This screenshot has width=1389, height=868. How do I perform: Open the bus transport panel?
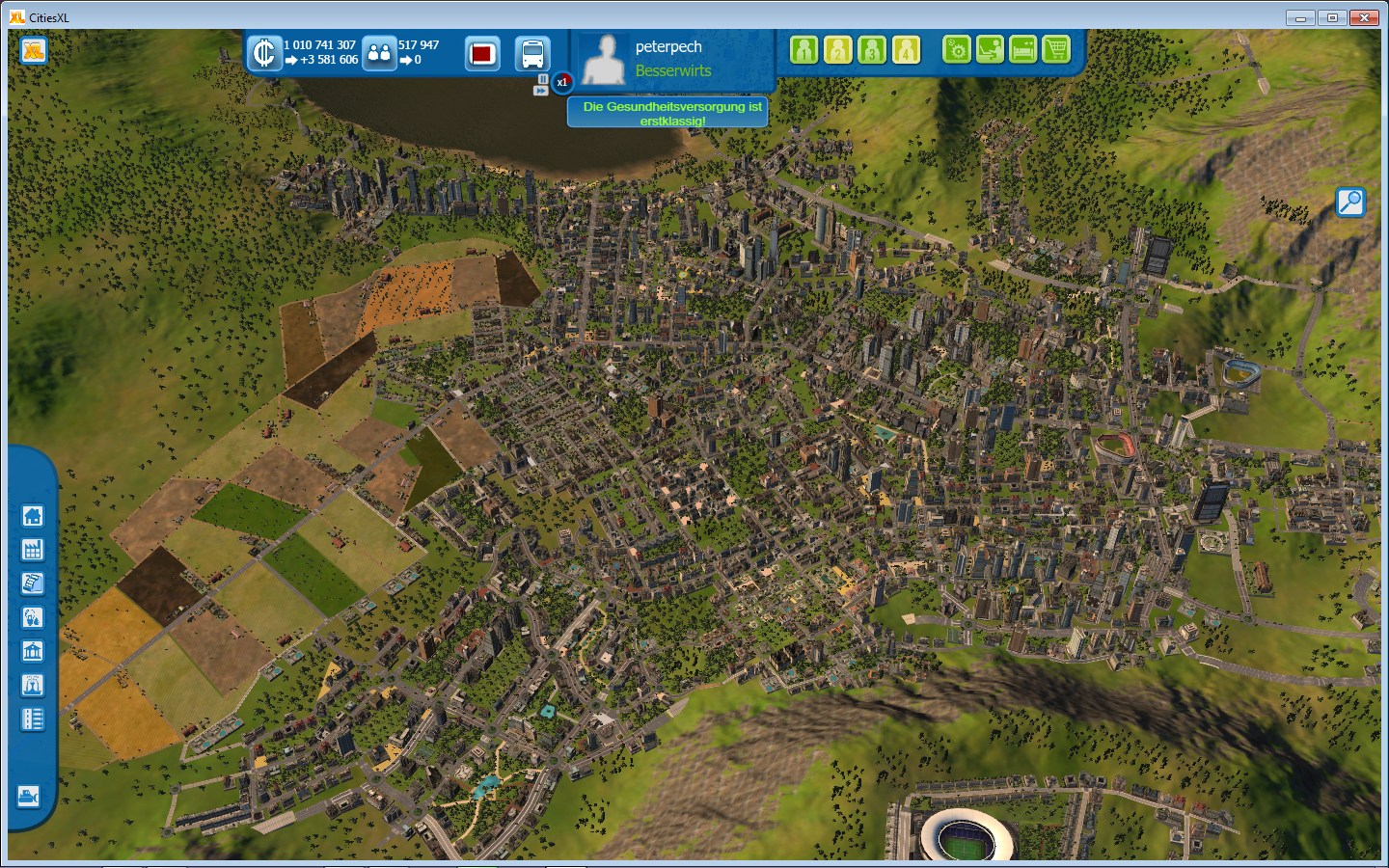click(532, 53)
